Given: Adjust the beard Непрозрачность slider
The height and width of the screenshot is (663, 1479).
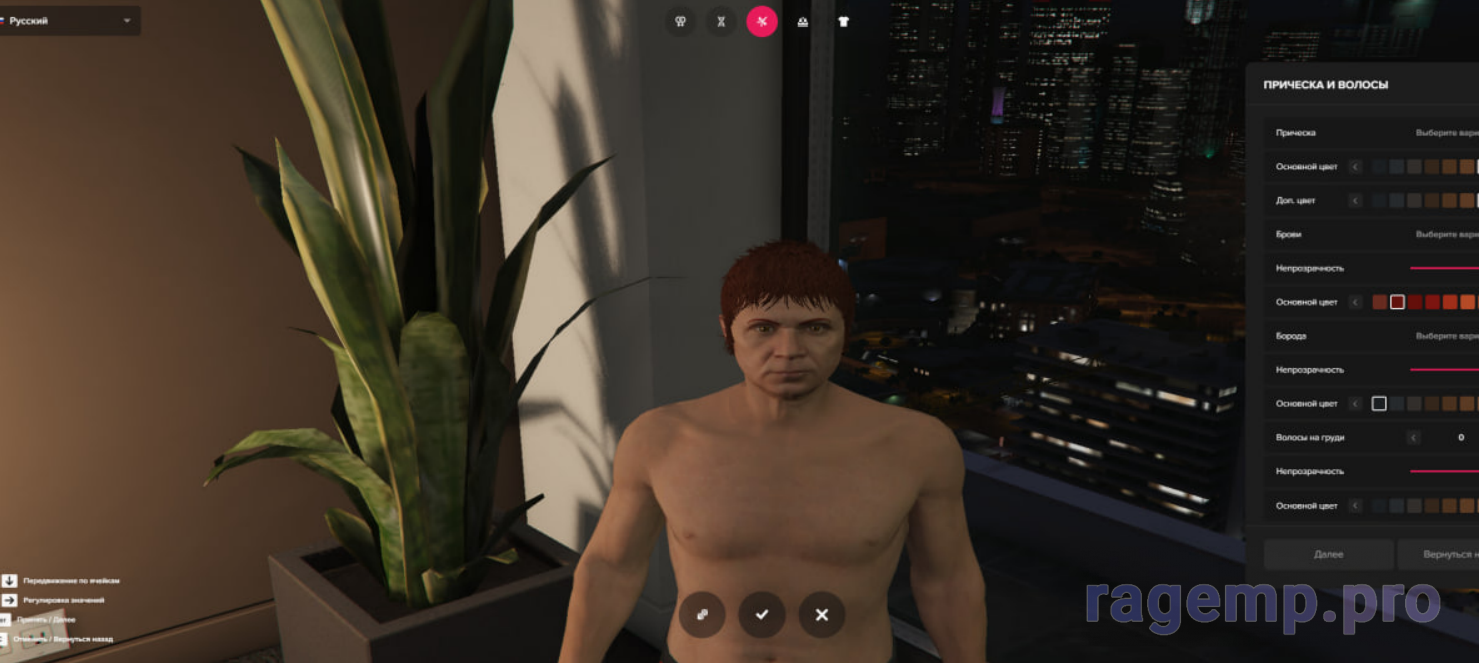Looking at the screenshot, I should pos(1444,370).
